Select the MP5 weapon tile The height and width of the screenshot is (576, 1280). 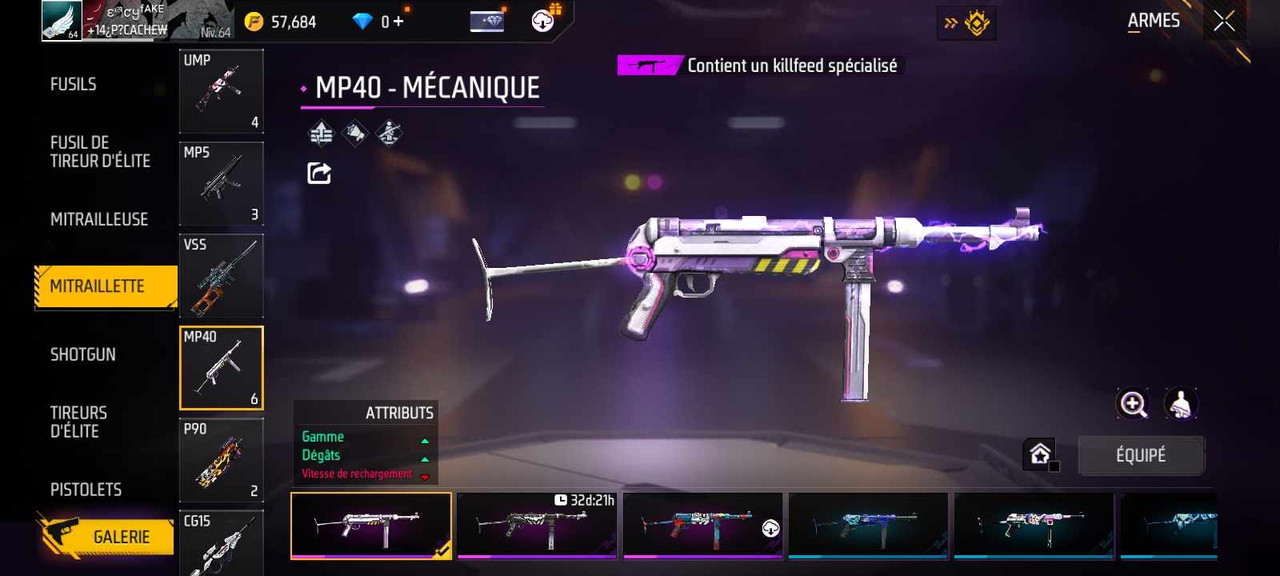(x=221, y=183)
